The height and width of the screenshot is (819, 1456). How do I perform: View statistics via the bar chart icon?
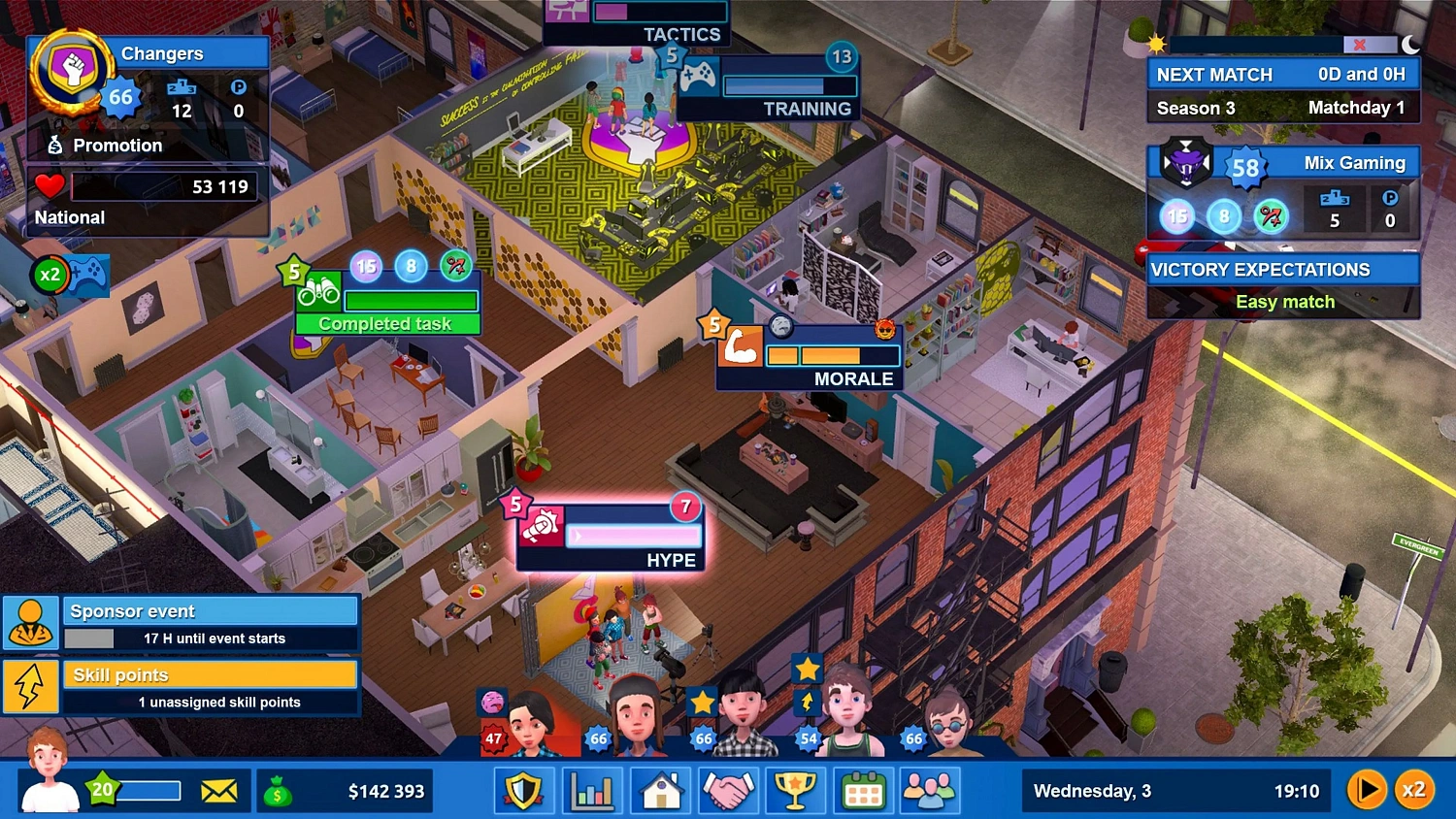coord(592,790)
